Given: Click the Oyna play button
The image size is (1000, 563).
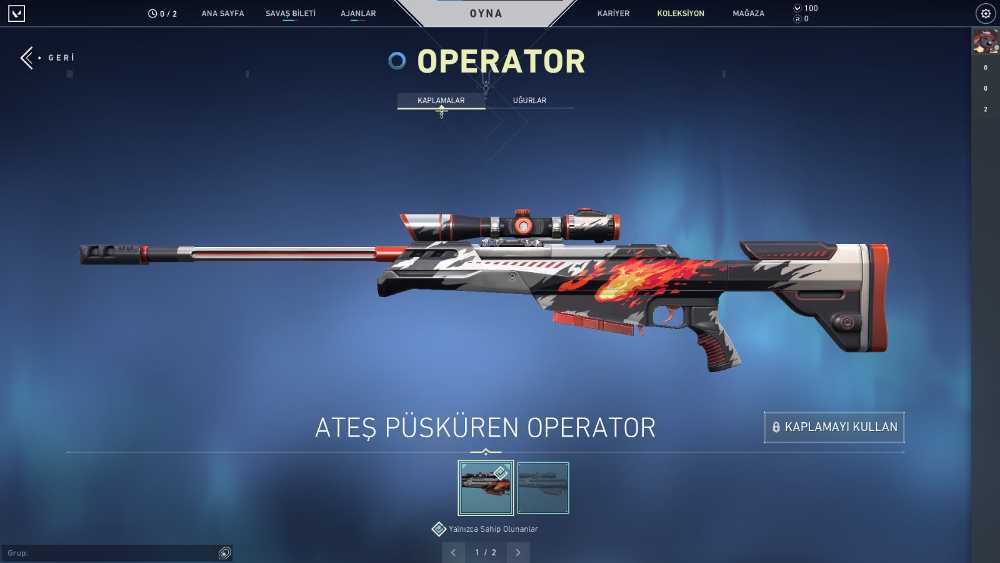Looking at the screenshot, I should click(x=486, y=14).
